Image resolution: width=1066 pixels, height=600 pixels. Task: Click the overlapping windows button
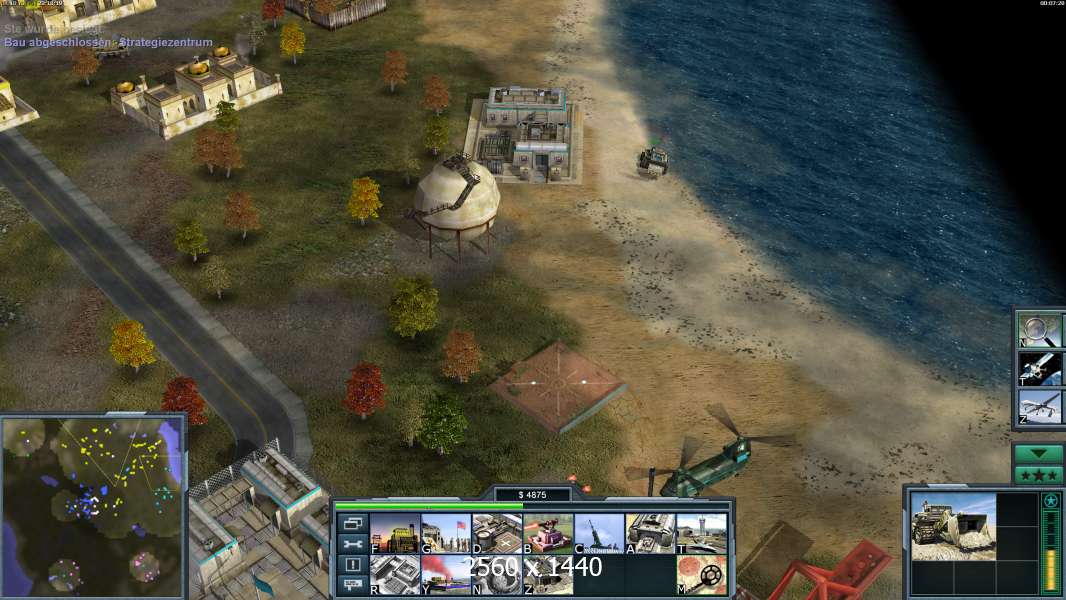coord(352,523)
